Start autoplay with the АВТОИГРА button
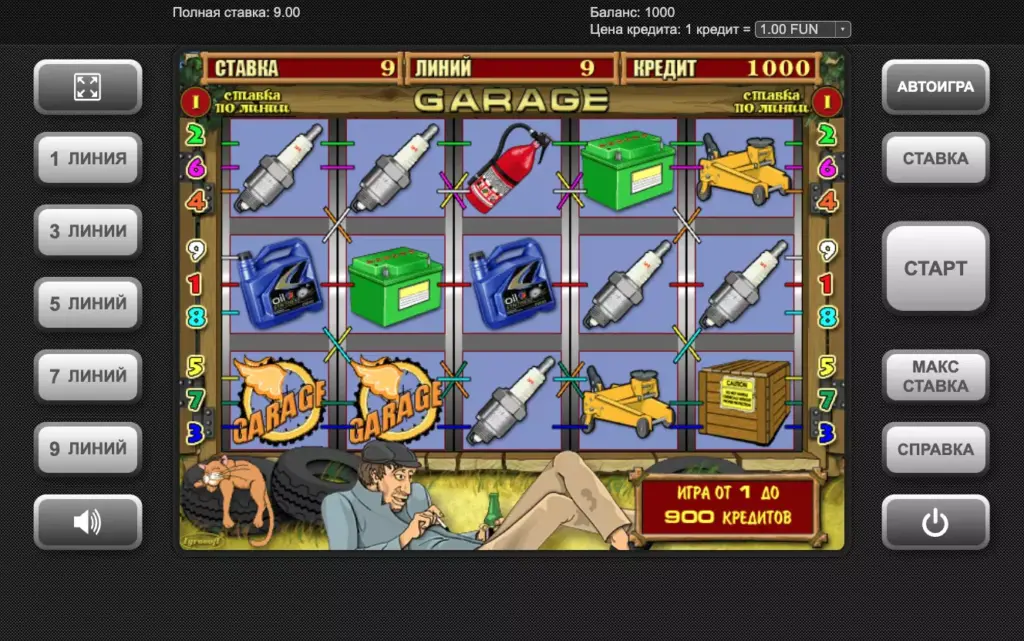Viewport: 1024px width, 641px height. (935, 87)
